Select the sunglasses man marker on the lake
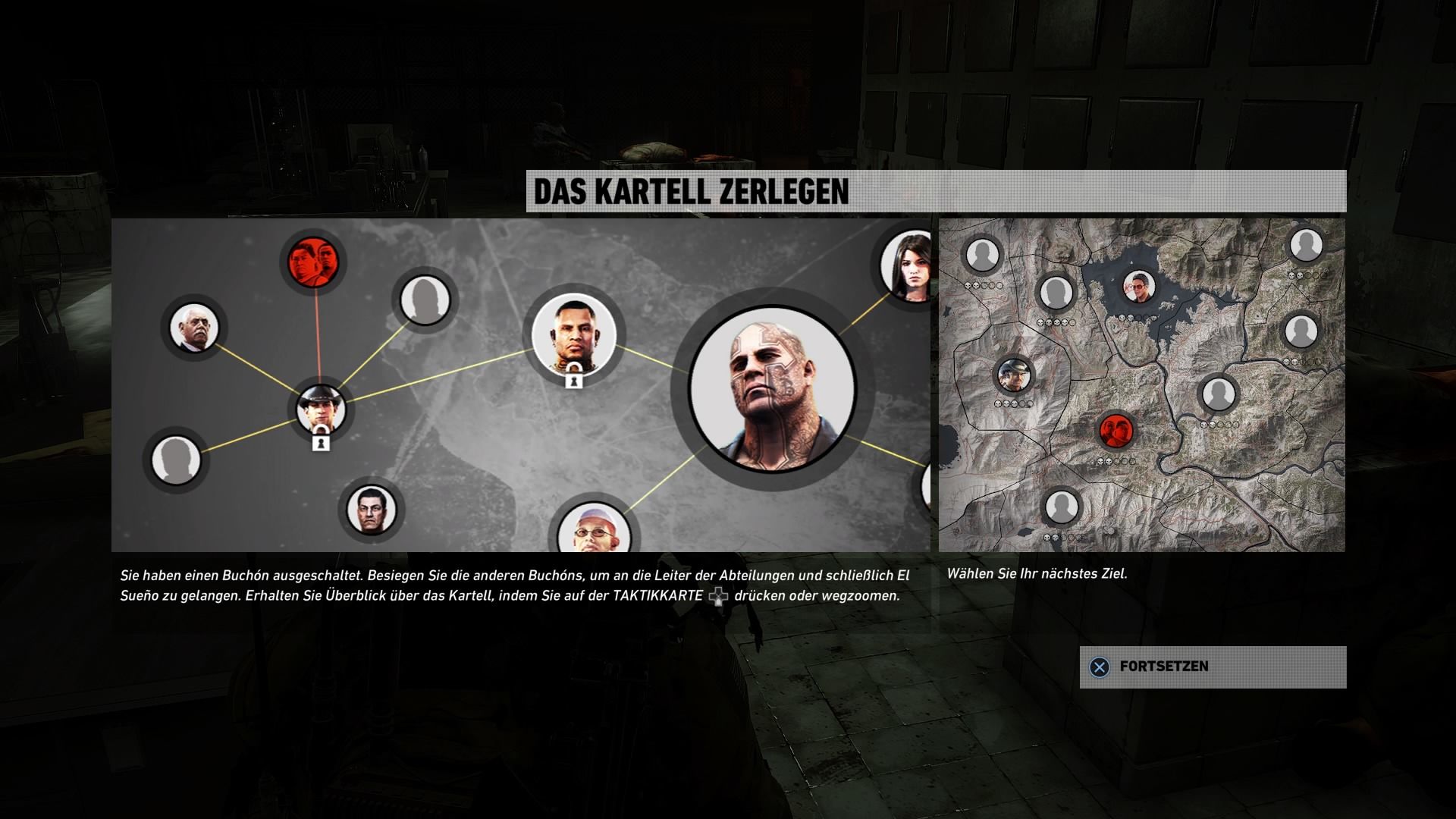This screenshot has width=1456, height=819. click(1137, 287)
